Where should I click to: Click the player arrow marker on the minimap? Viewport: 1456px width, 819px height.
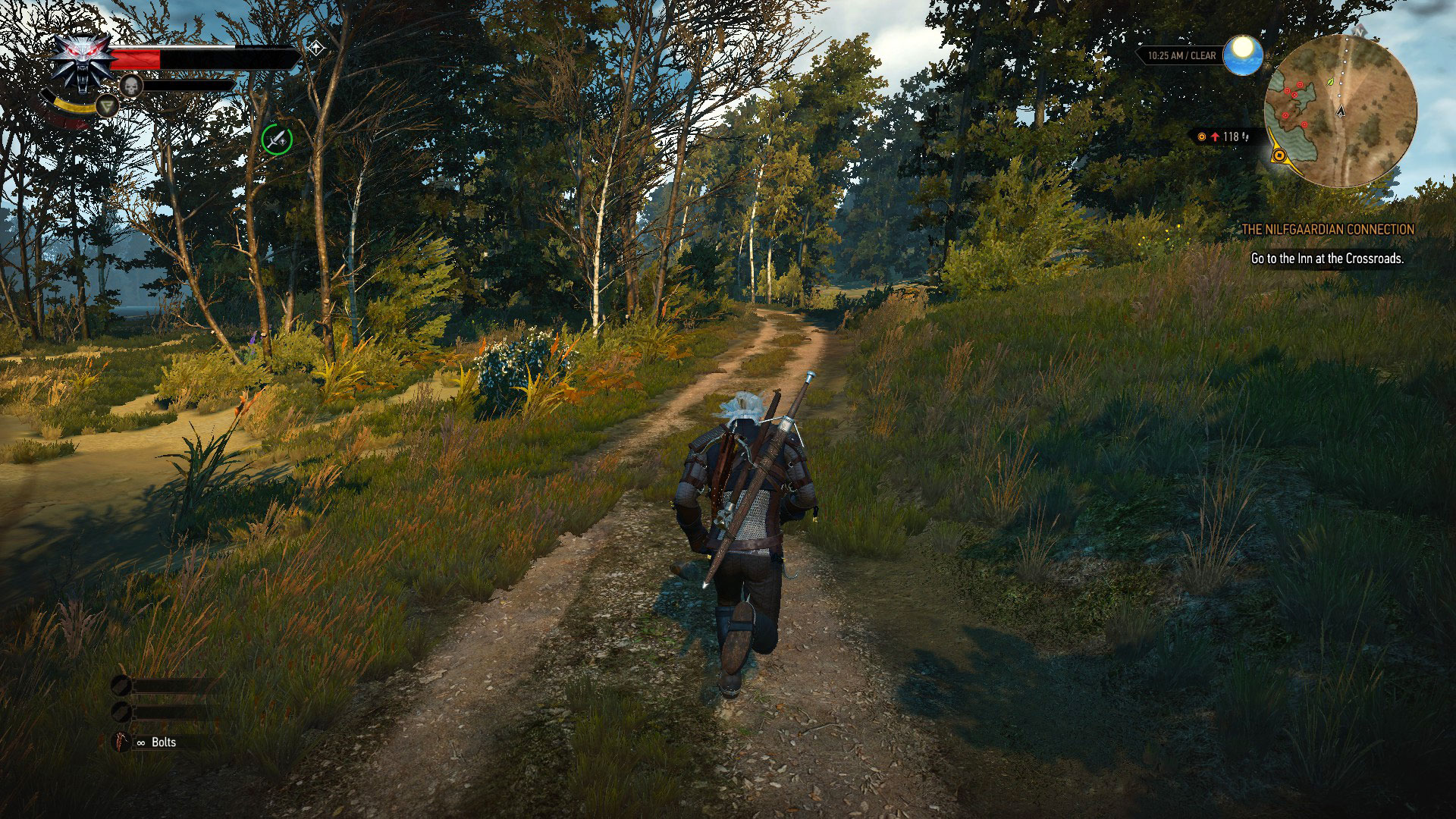(x=1340, y=111)
